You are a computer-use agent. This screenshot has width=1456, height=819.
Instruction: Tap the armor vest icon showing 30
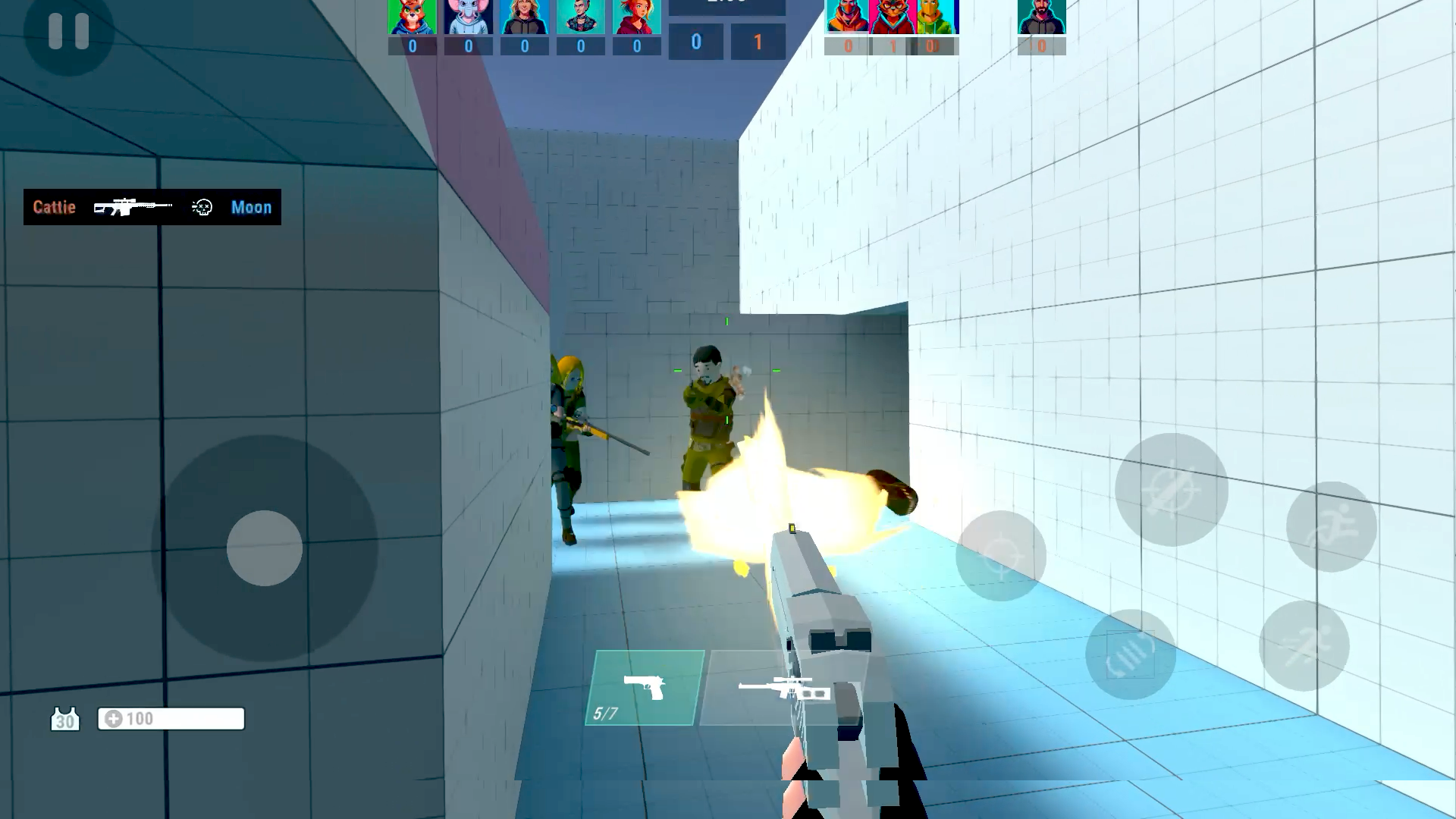click(66, 719)
